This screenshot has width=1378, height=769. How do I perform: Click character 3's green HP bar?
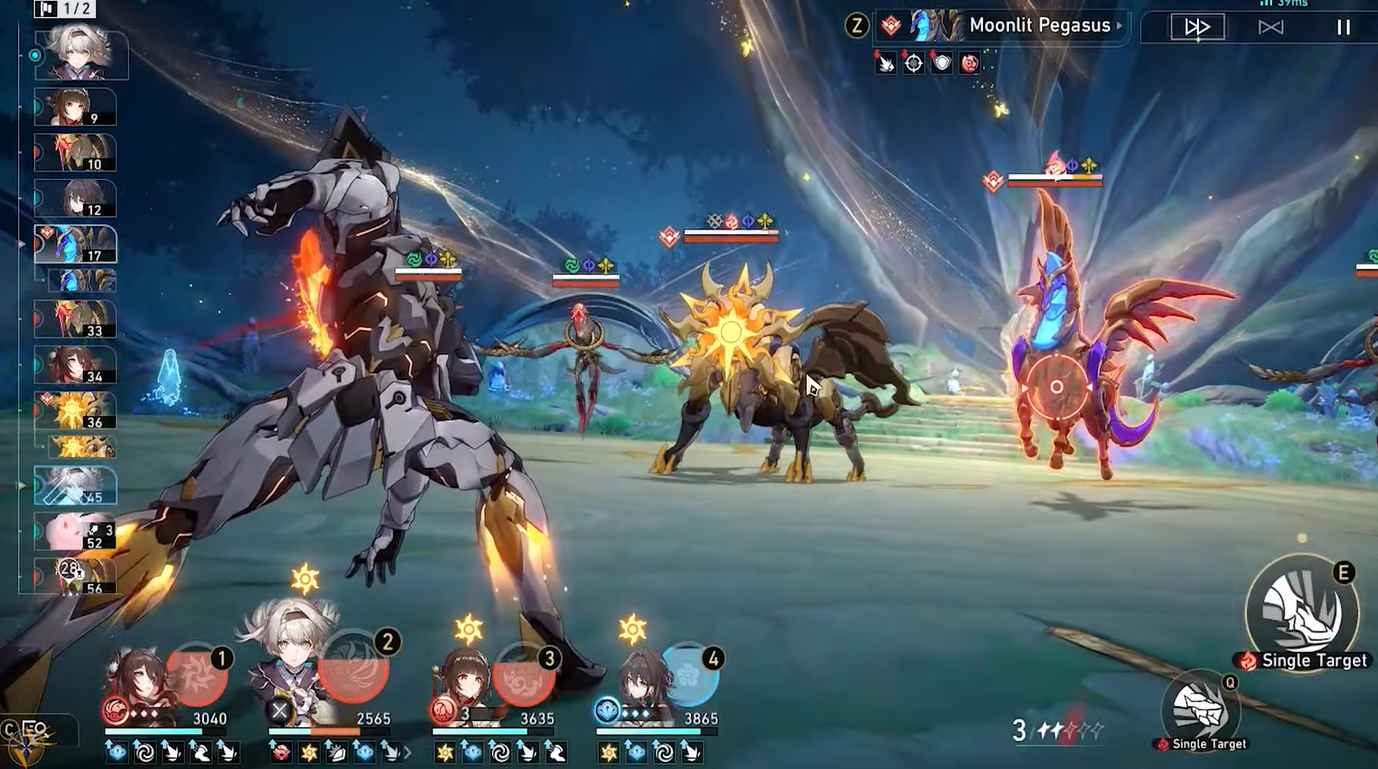480,730
